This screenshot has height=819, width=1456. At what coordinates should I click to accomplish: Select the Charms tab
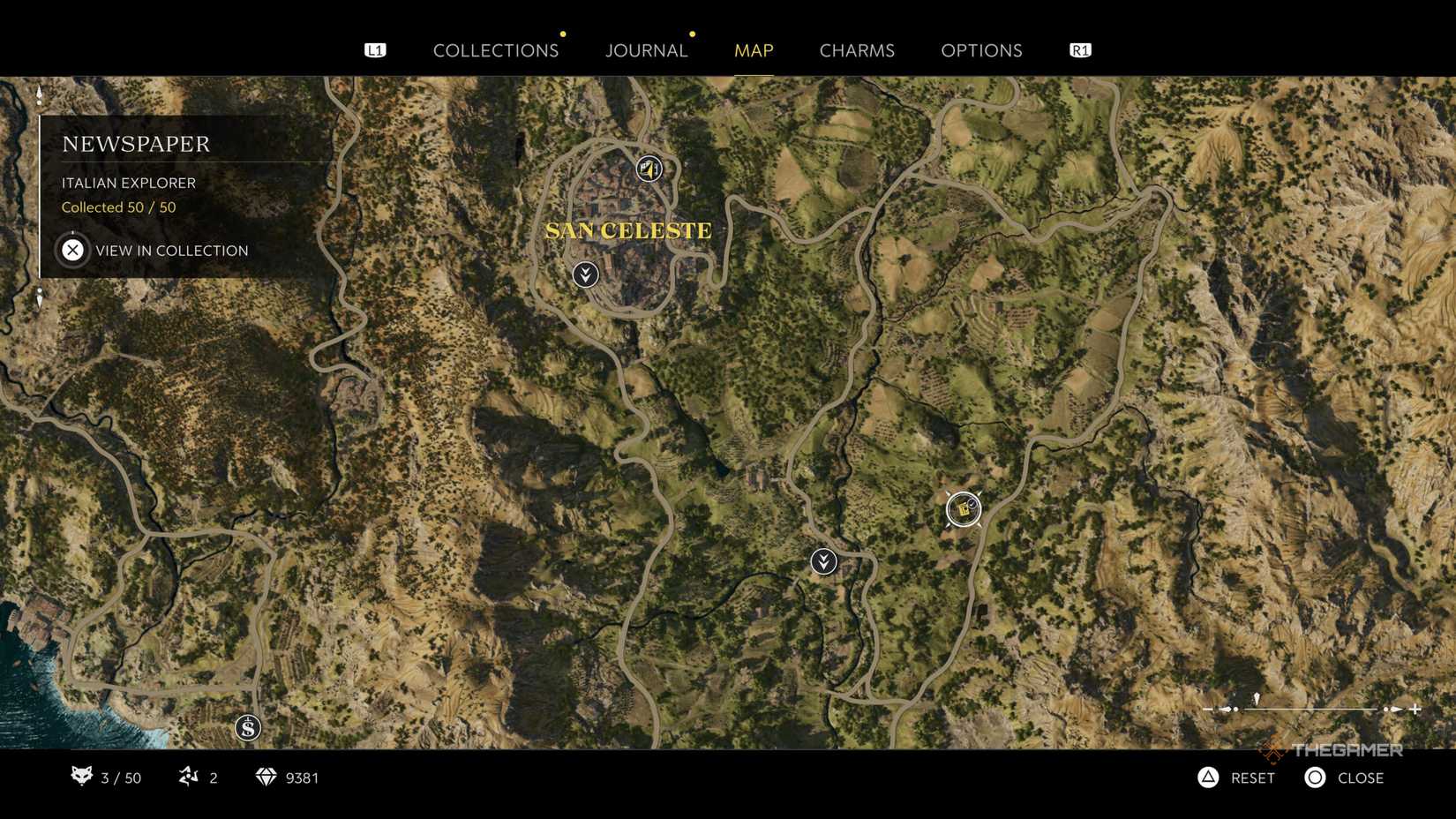point(857,50)
